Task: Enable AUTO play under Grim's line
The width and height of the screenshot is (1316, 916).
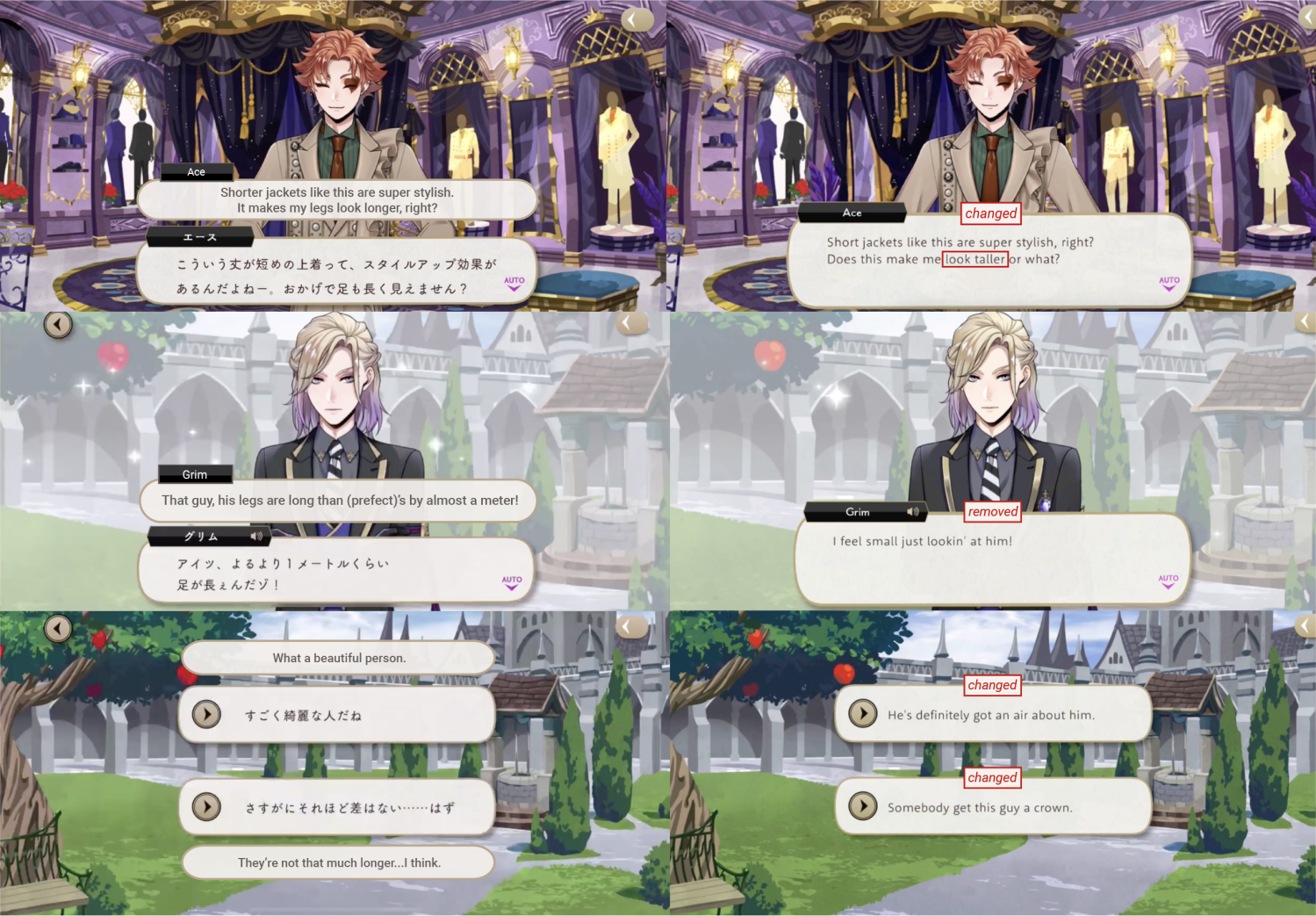Action: (x=510, y=579)
